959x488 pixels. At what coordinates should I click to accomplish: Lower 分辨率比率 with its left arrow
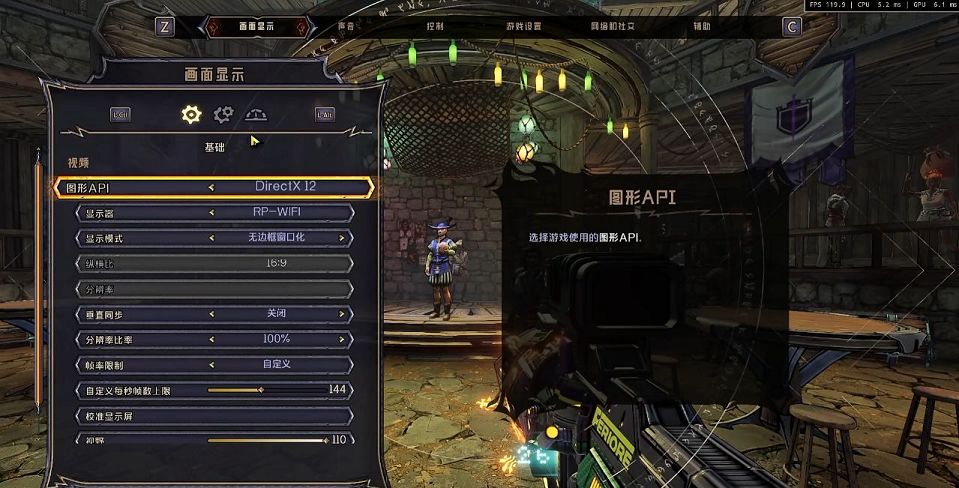click(x=211, y=339)
